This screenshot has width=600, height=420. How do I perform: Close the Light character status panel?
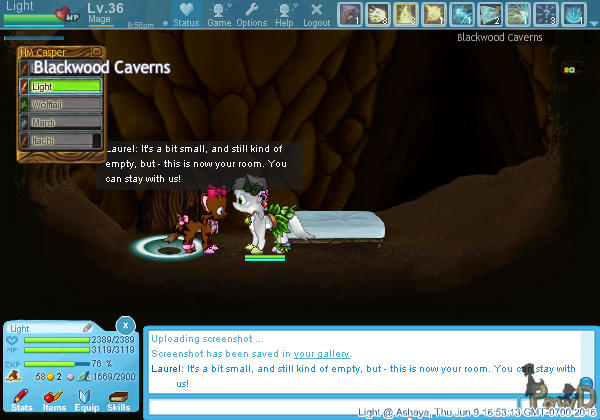pyautogui.click(x=124, y=325)
